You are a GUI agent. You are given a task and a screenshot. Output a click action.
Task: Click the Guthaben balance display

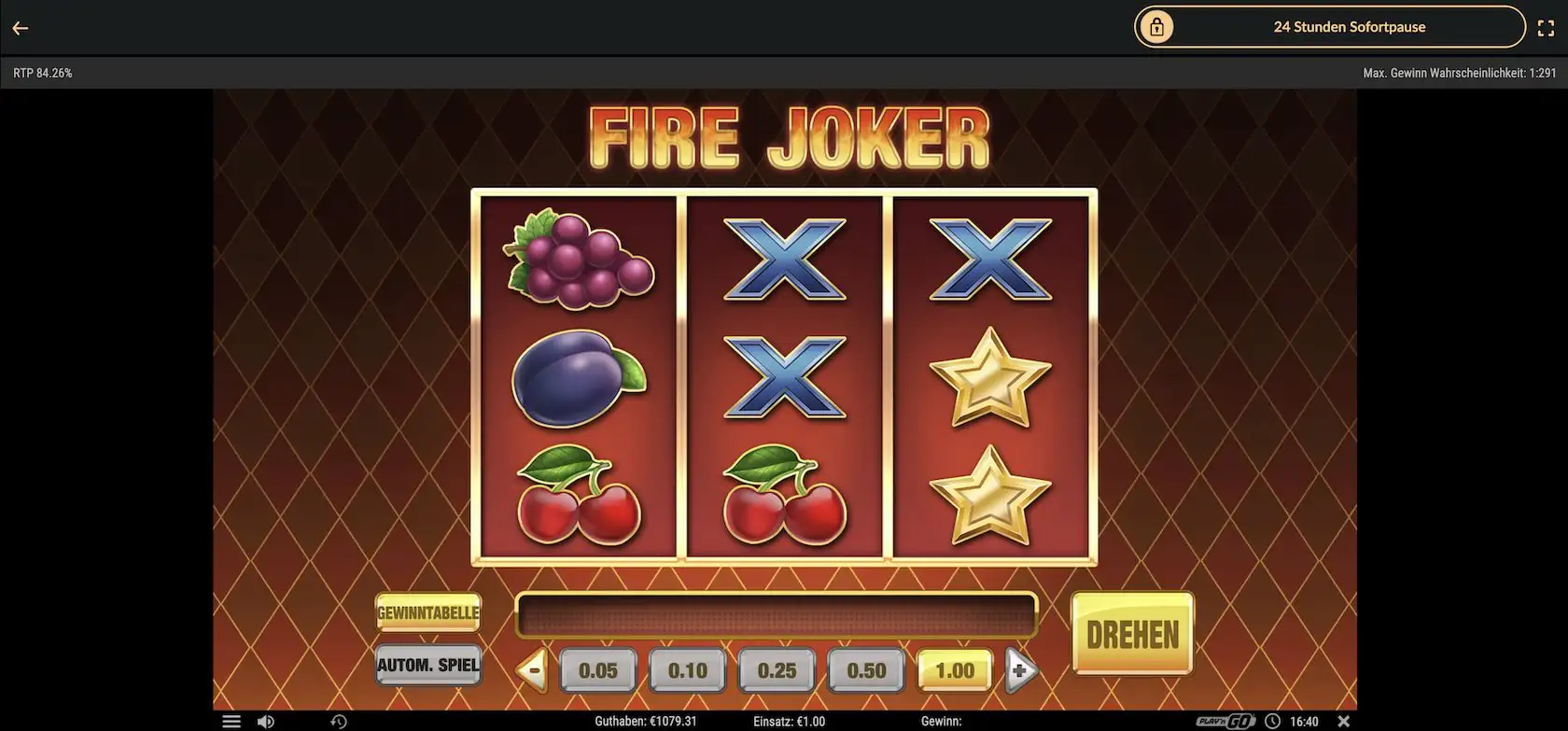pyautogui.click(x=645, y=720)
